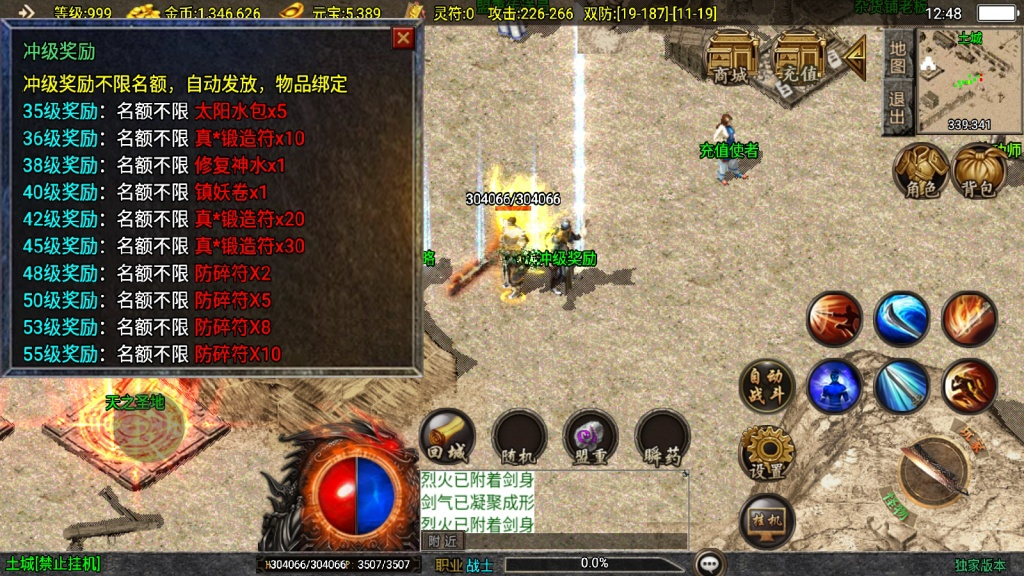Toggle 自动战斗 auto battle
The height and width of the screenshot is (576, 1024).
coord(766,386)
